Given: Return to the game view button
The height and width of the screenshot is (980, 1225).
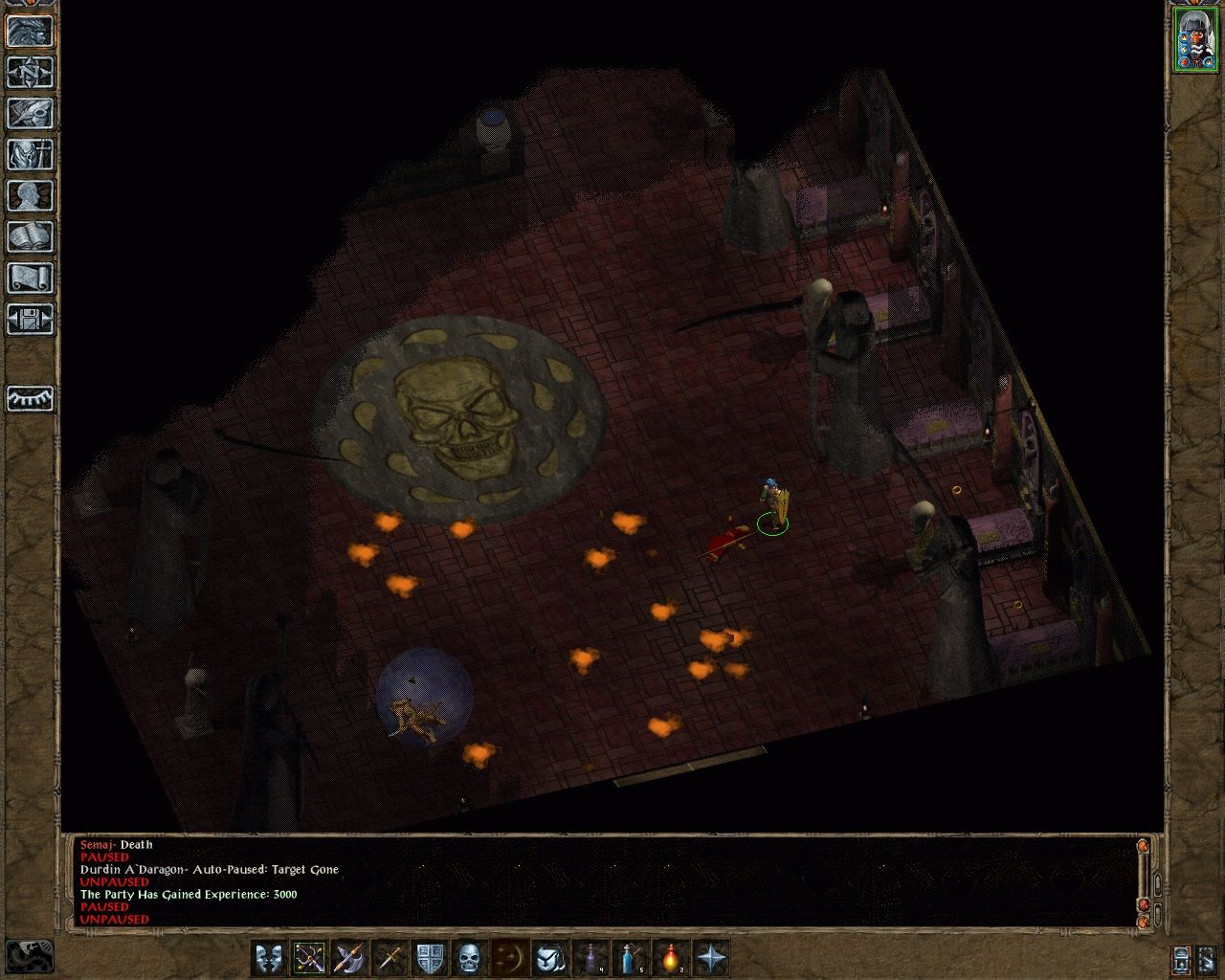Looking at the screenshot, I should (30, 32).
